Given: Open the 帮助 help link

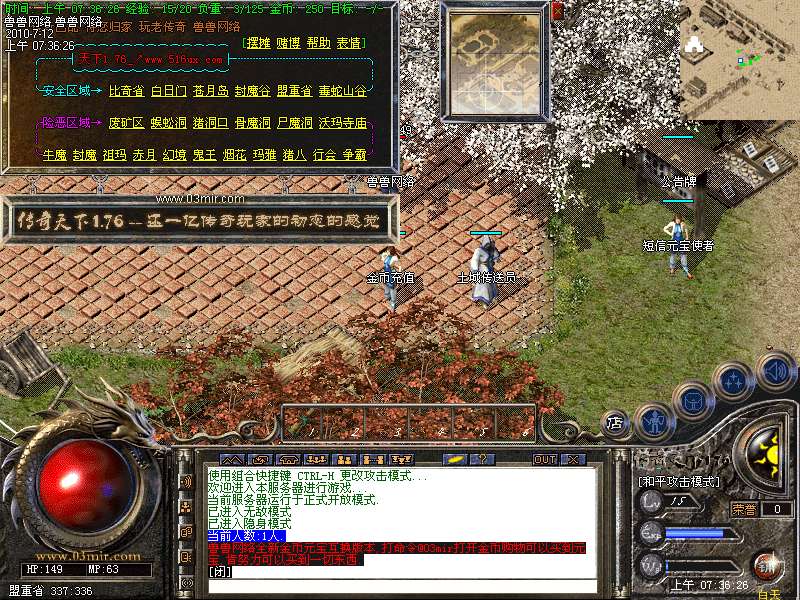Looking at the screenshot, I should 318,44.
